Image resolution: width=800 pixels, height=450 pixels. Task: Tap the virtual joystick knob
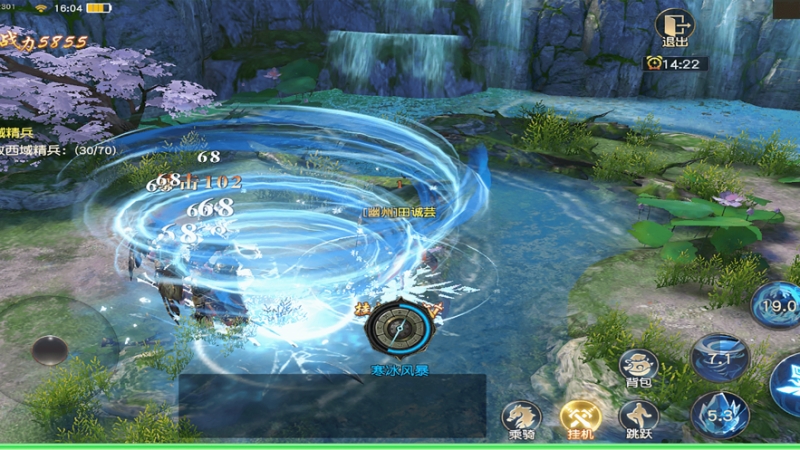49,350
